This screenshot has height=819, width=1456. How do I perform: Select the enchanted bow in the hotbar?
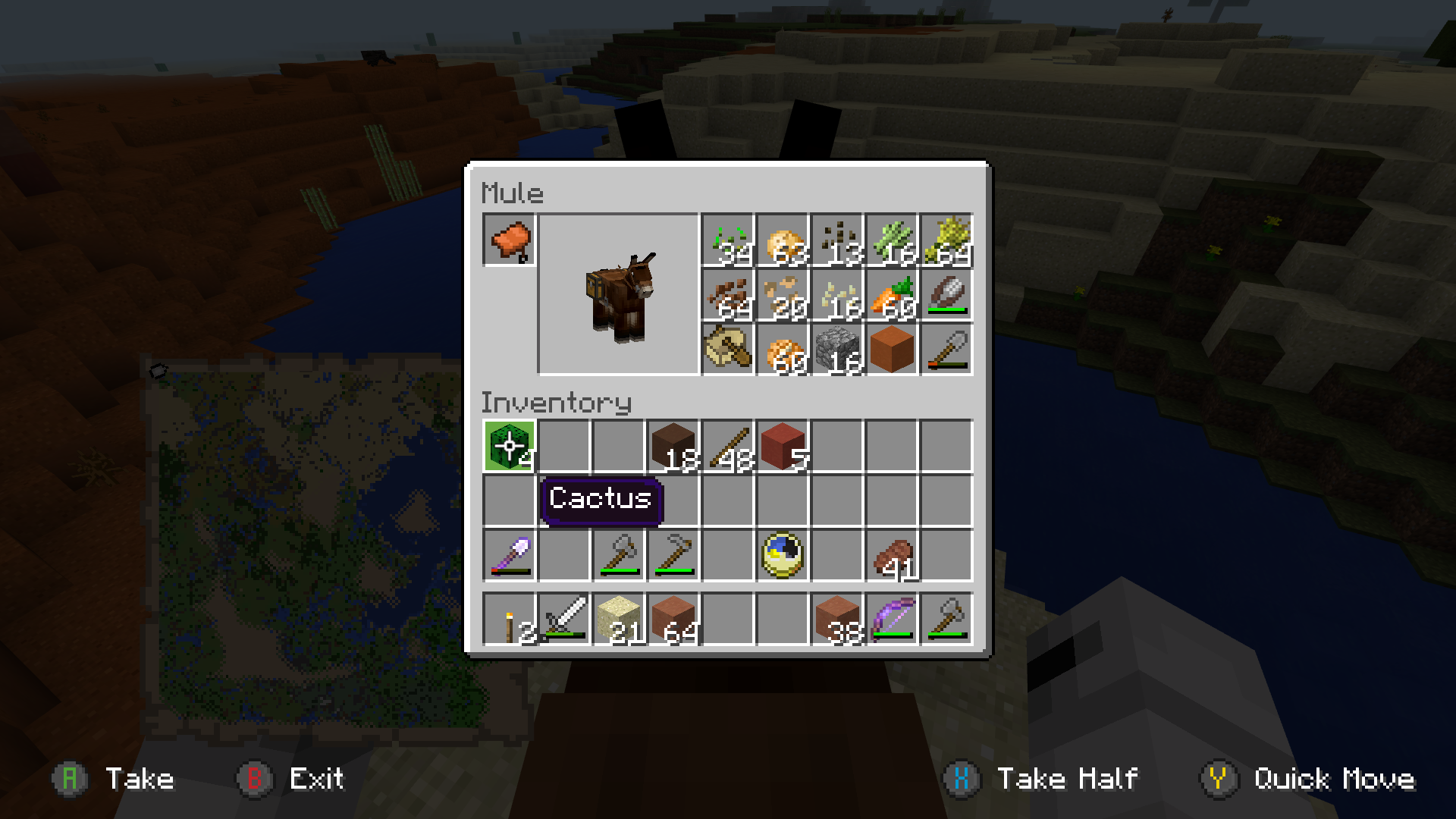pos(892,617)
